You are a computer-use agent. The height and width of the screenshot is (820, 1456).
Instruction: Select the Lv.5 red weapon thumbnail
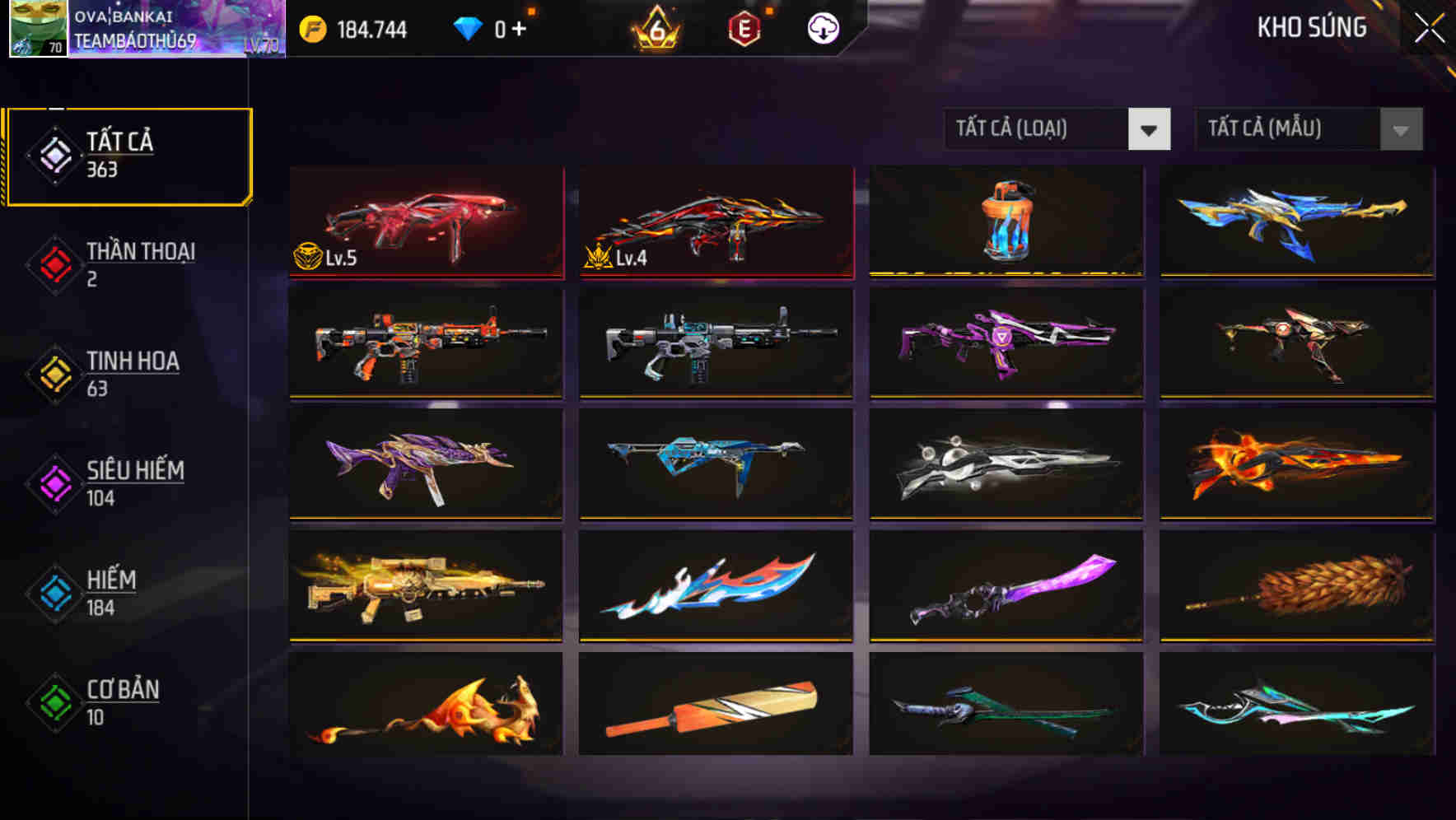point(425,222)
